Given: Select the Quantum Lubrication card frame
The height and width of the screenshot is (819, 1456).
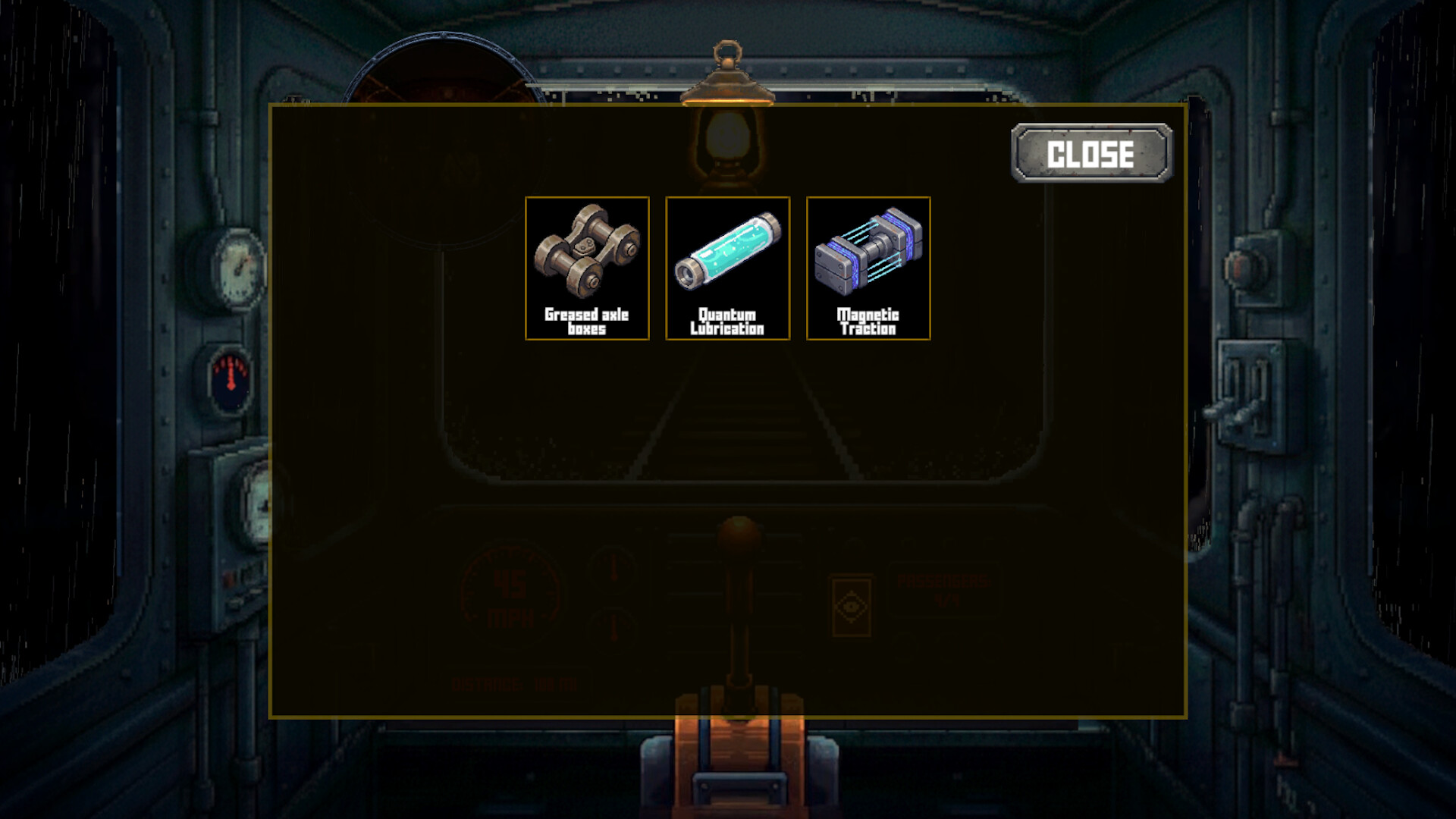Looking at the screenshot, I should (729, 267).
